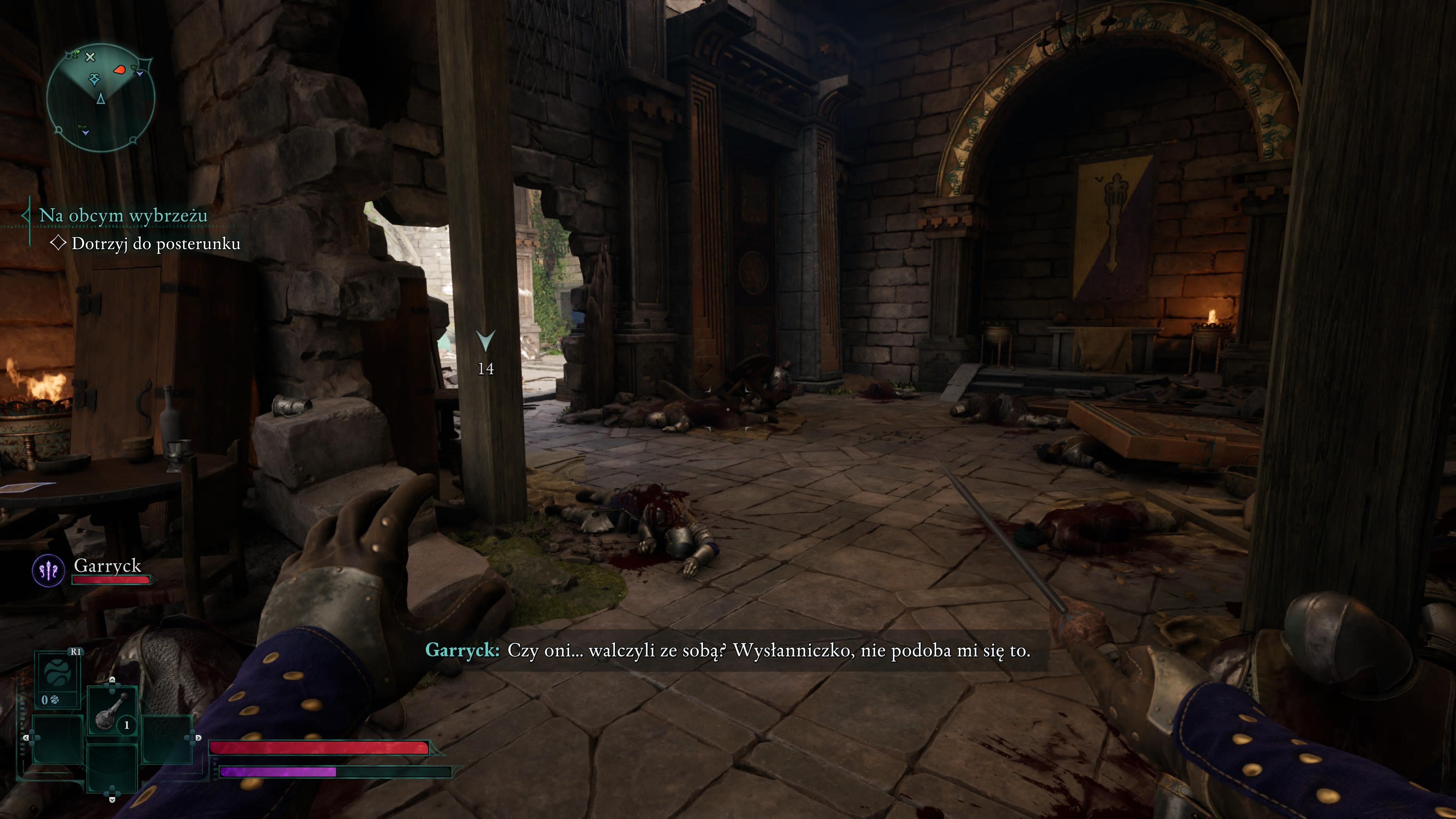The image size is (1456, 819).
Task: Click the waypoint distance marker showing 14
Action: pyautogui.click(x=485, y=351)
